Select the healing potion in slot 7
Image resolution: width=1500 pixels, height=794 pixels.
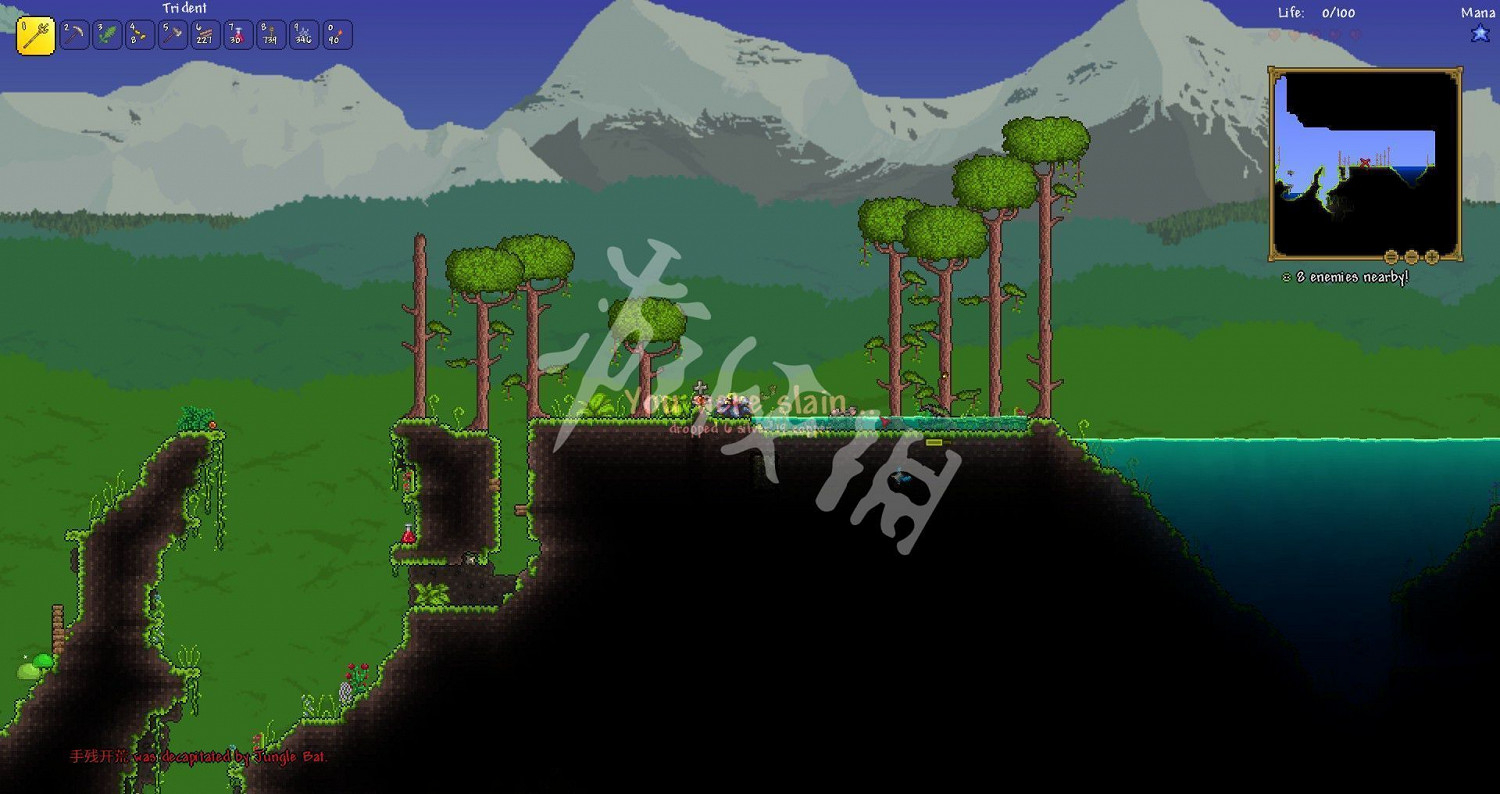click(x=171, y=34)
